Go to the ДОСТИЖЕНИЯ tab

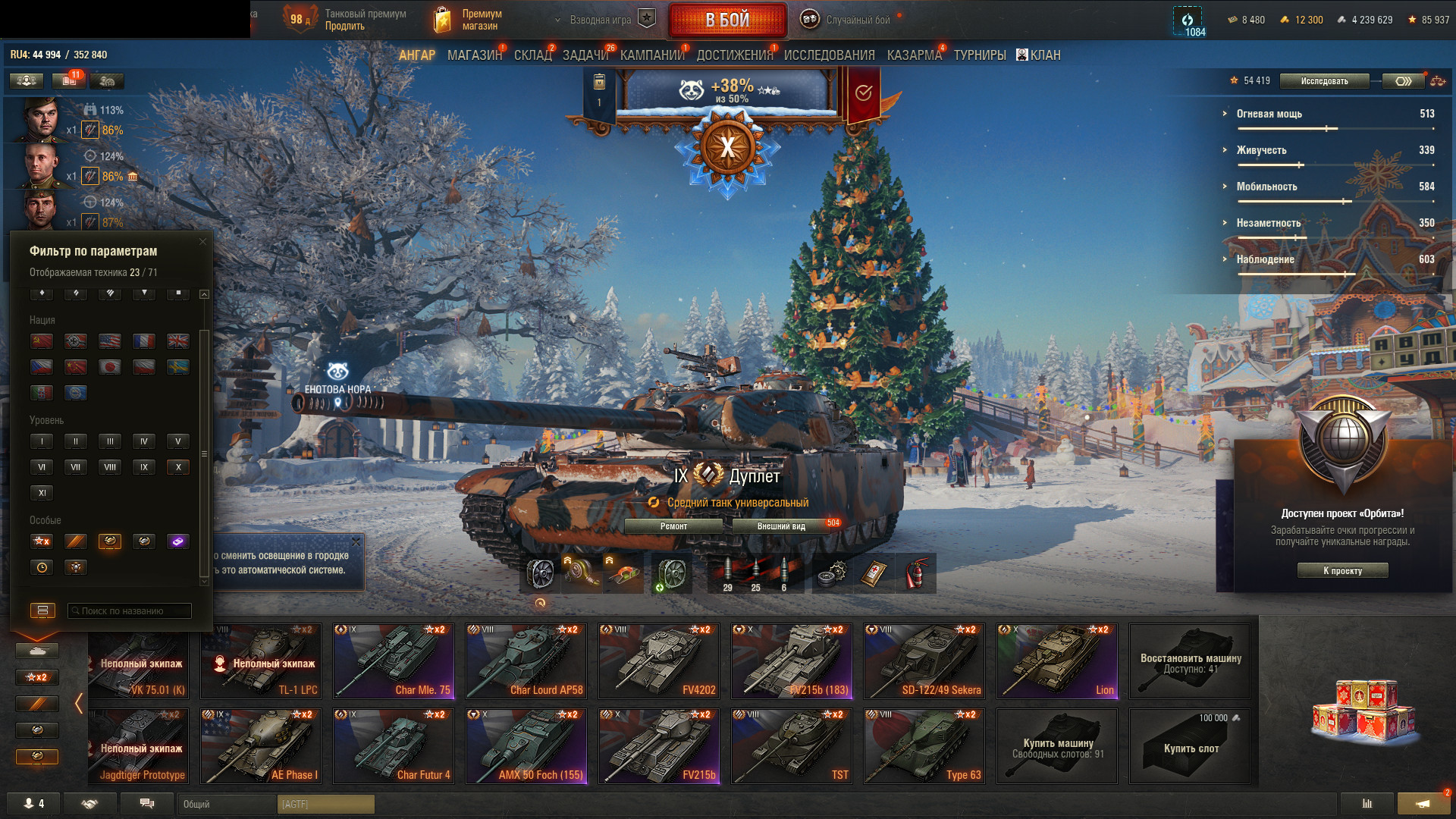point(734,55)
